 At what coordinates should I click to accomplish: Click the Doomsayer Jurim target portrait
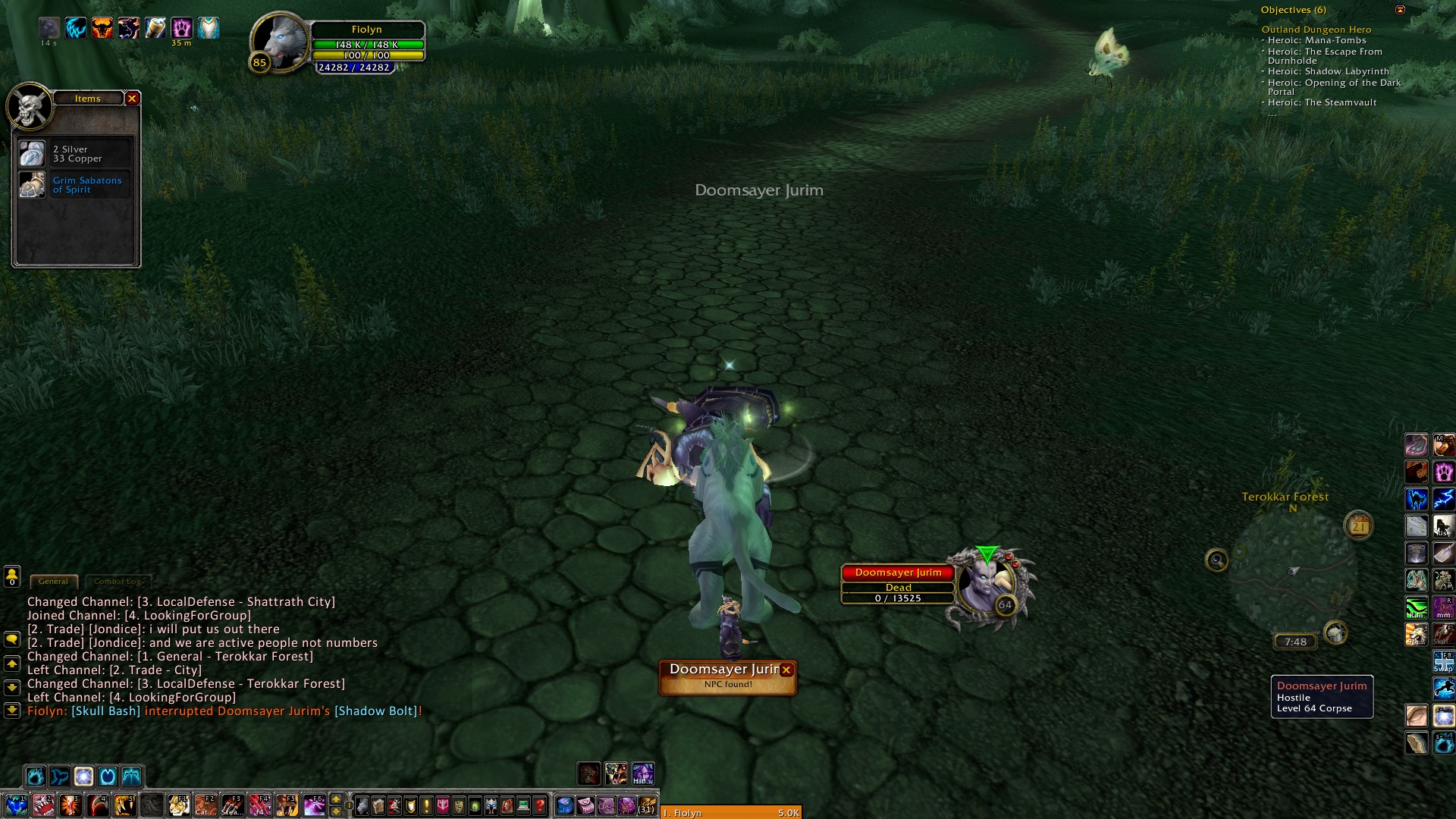click(x=986, y=584)
